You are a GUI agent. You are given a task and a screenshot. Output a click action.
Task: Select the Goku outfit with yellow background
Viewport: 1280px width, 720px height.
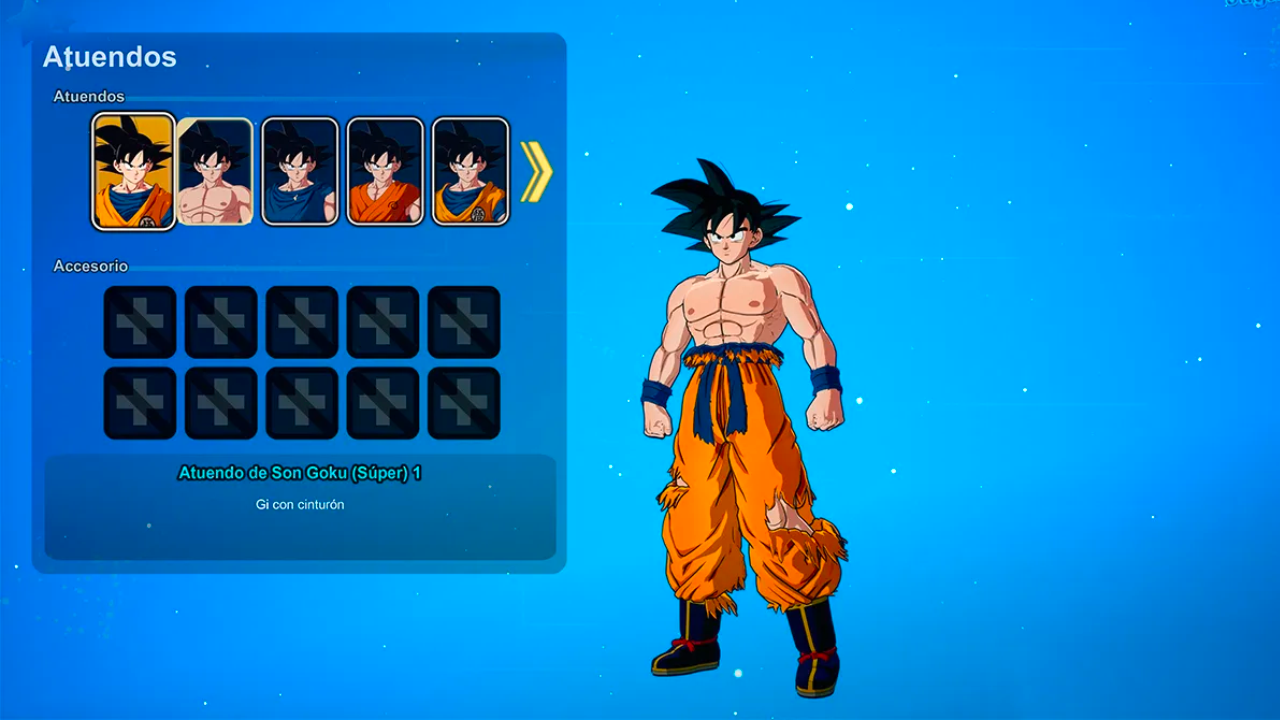pyautogui.click(x=134, y=171)
